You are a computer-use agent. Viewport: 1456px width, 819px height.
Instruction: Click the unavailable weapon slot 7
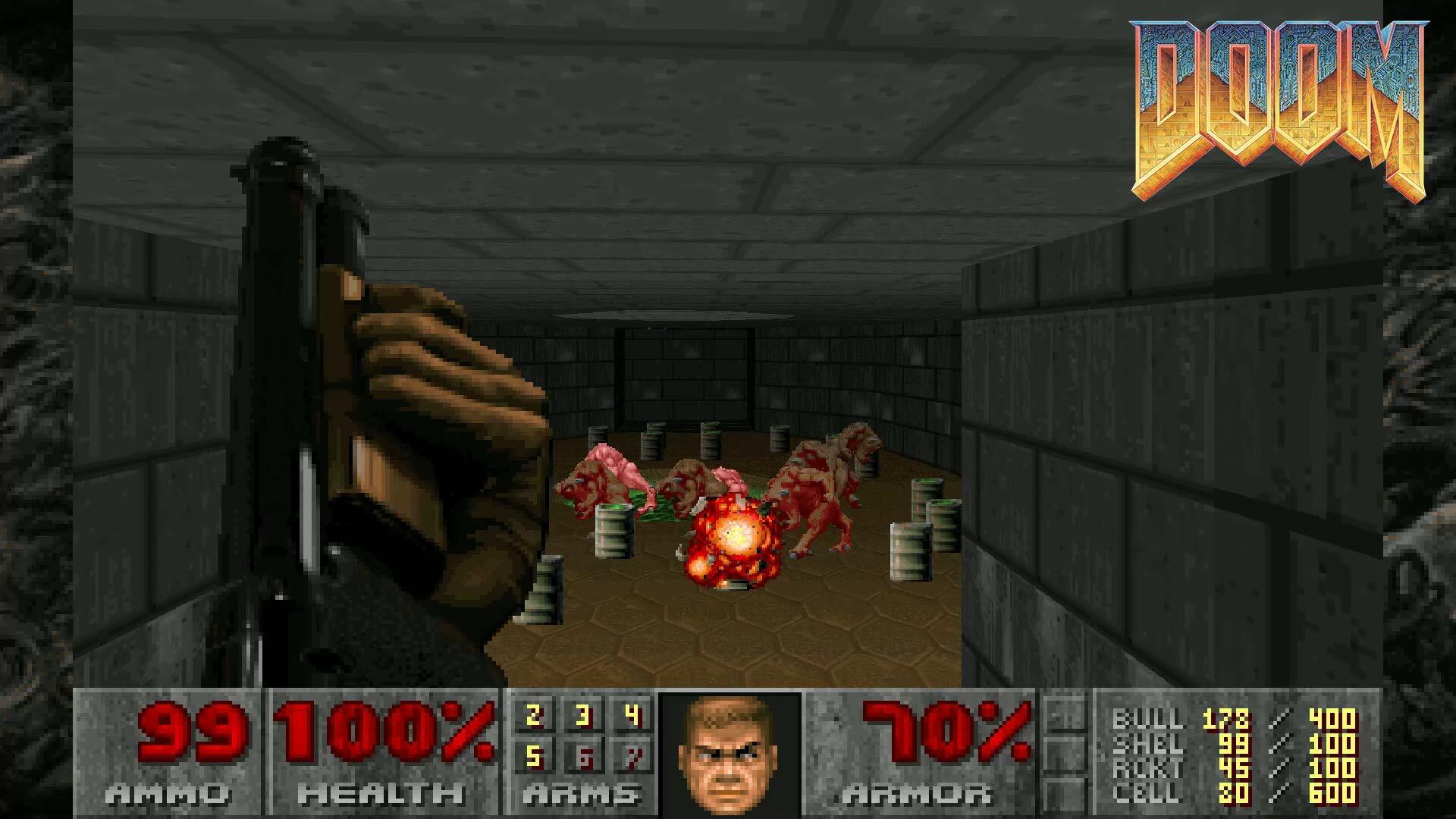click(x=634, y=757)
